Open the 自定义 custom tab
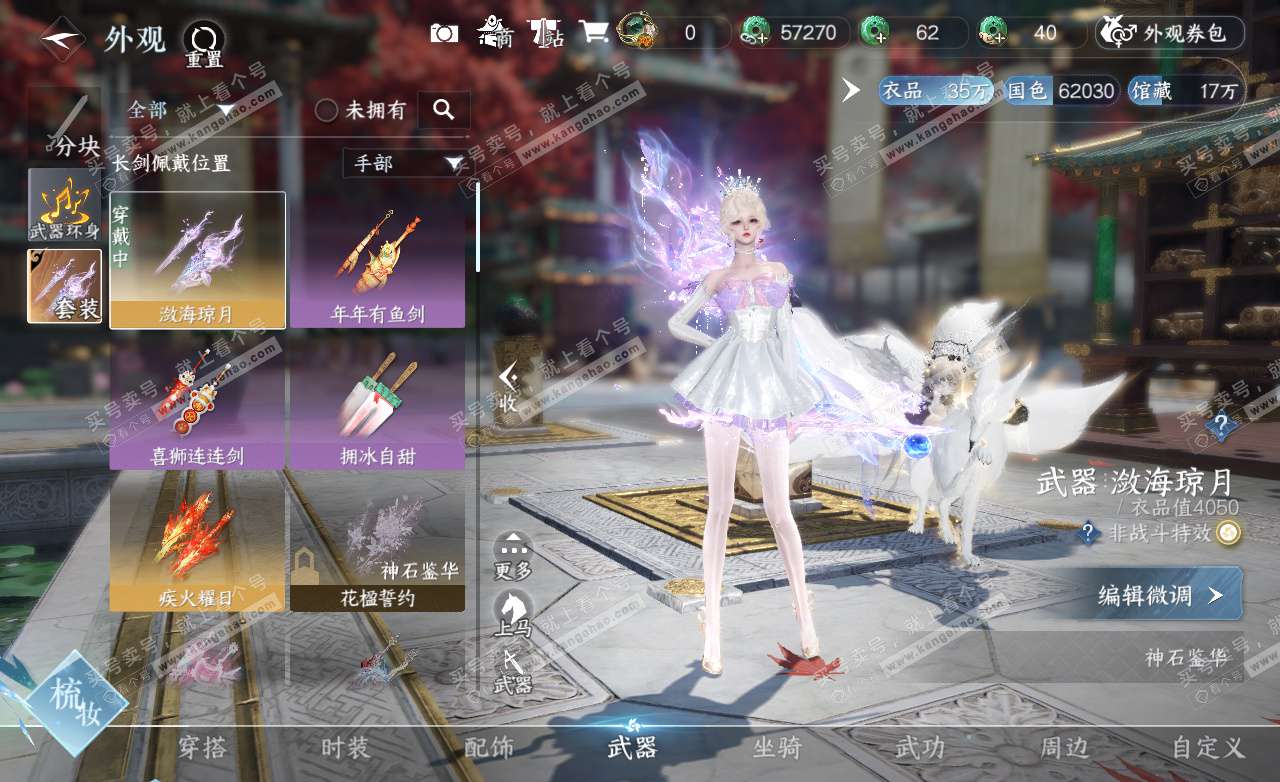Image resolution: width=1280 pixels, height=782 pixels. click(x=1208, y=748)
